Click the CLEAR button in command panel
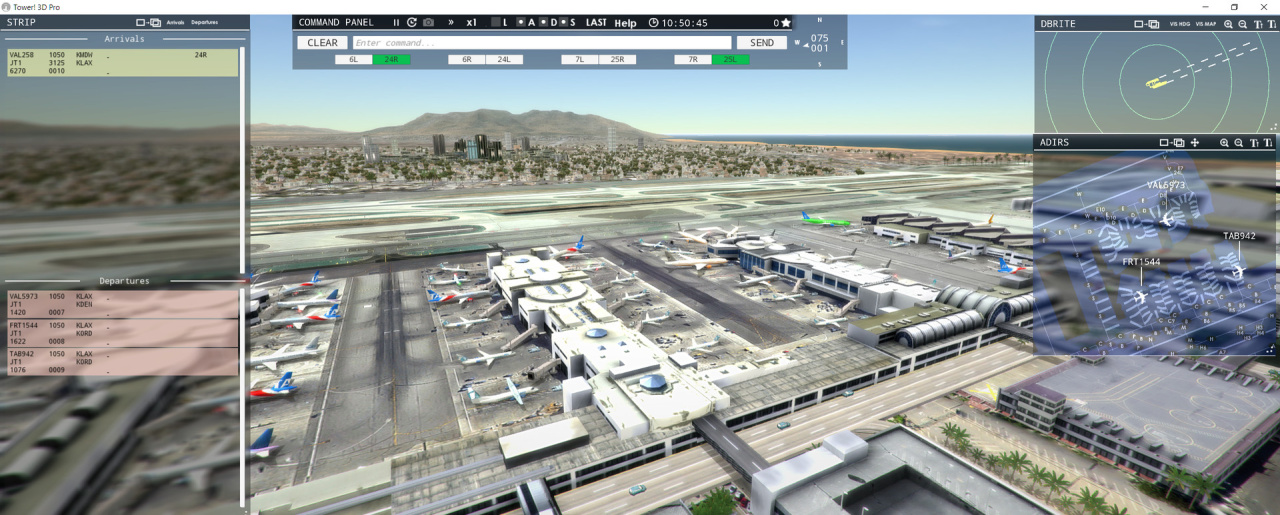This screenshot has width=1280, height=515. pyautogui.click(x=322, y=43)
